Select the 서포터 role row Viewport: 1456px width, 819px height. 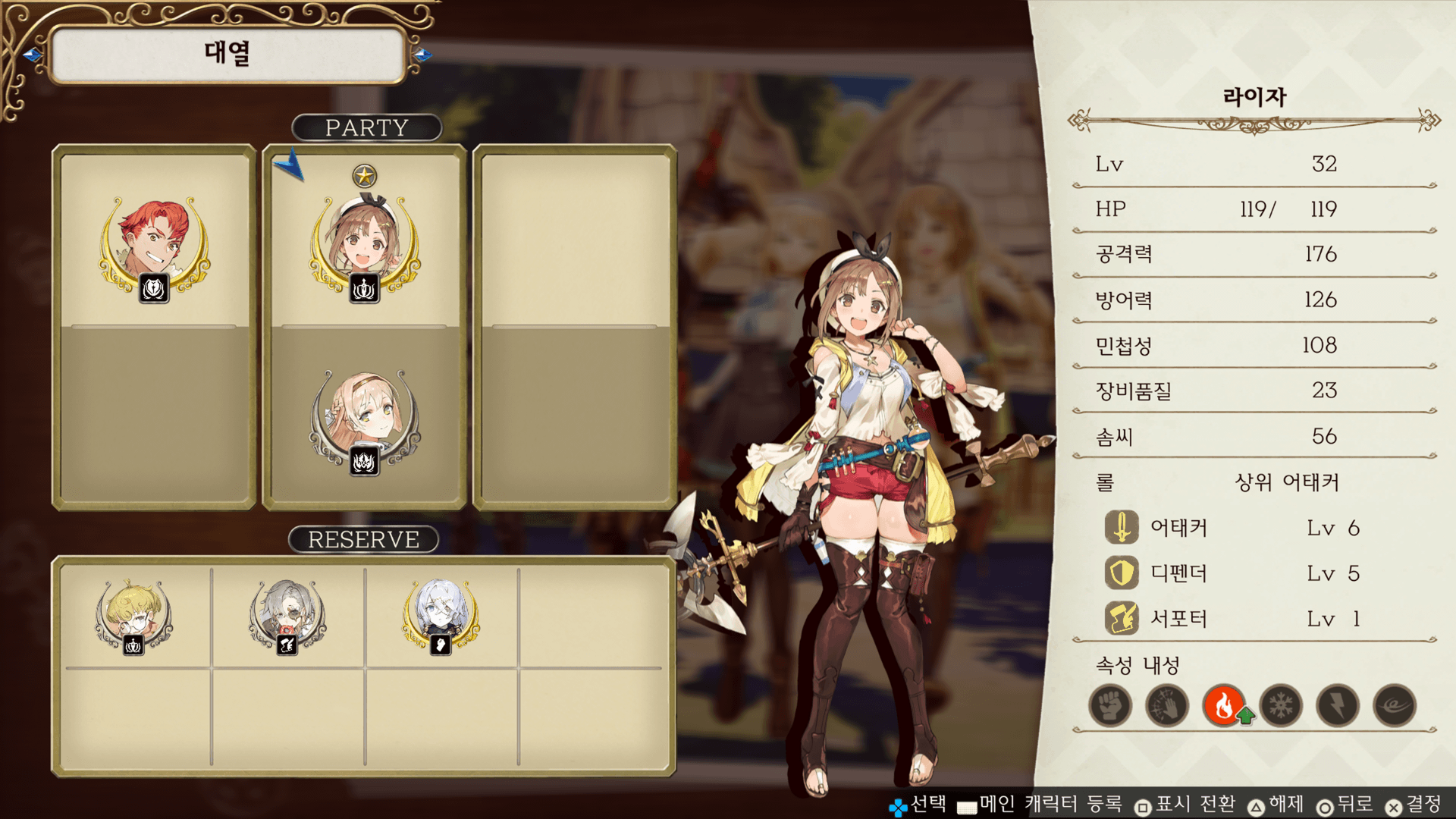1232,619
